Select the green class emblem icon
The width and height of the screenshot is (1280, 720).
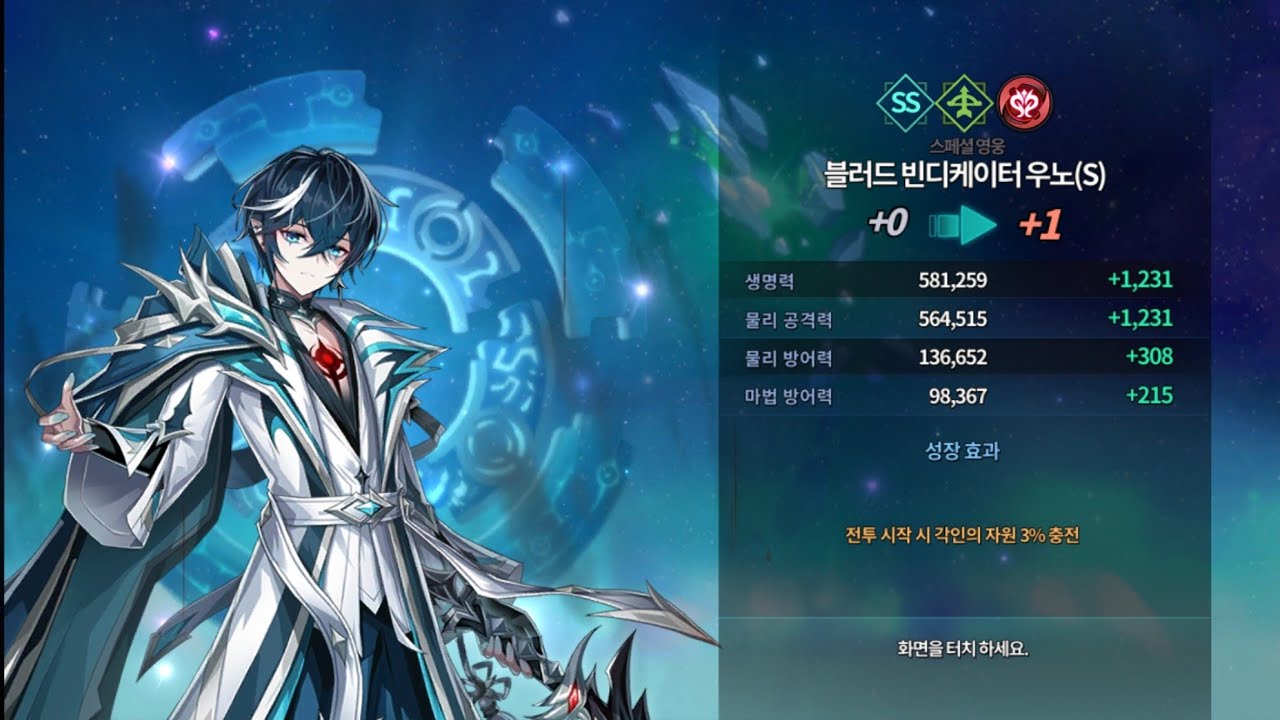(964, 103)
